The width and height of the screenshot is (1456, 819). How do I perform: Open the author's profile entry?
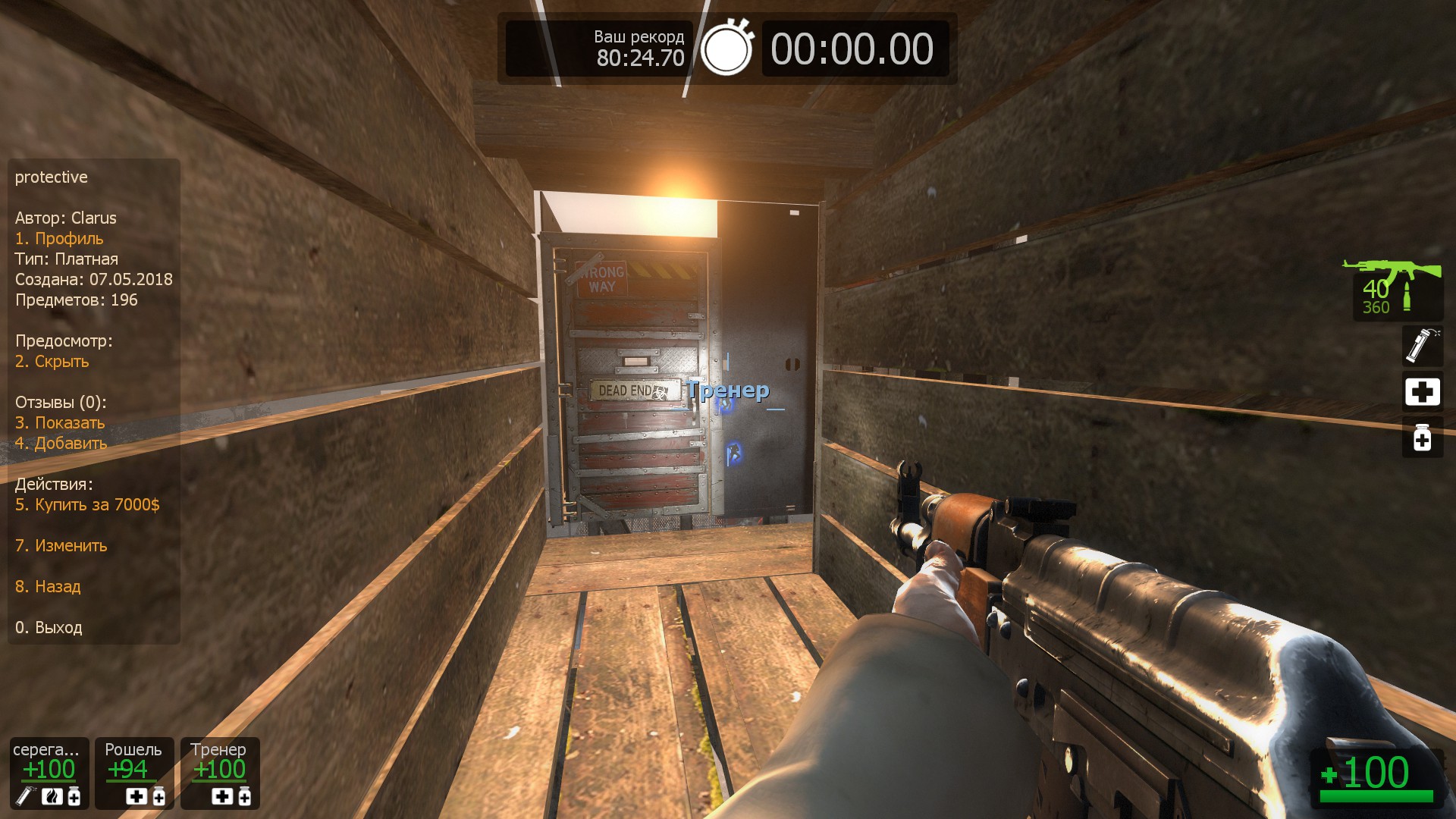pos(59,239)
